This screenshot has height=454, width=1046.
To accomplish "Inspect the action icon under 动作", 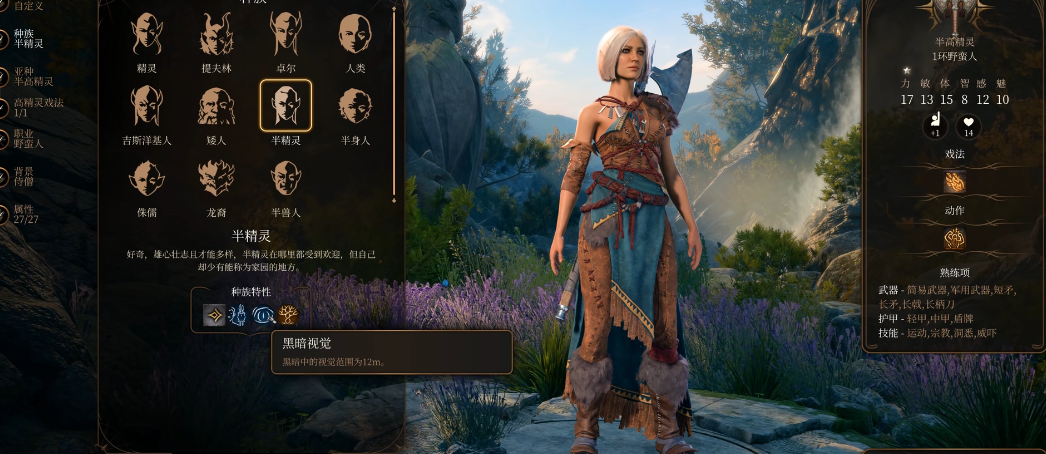I will coord(954,240).
